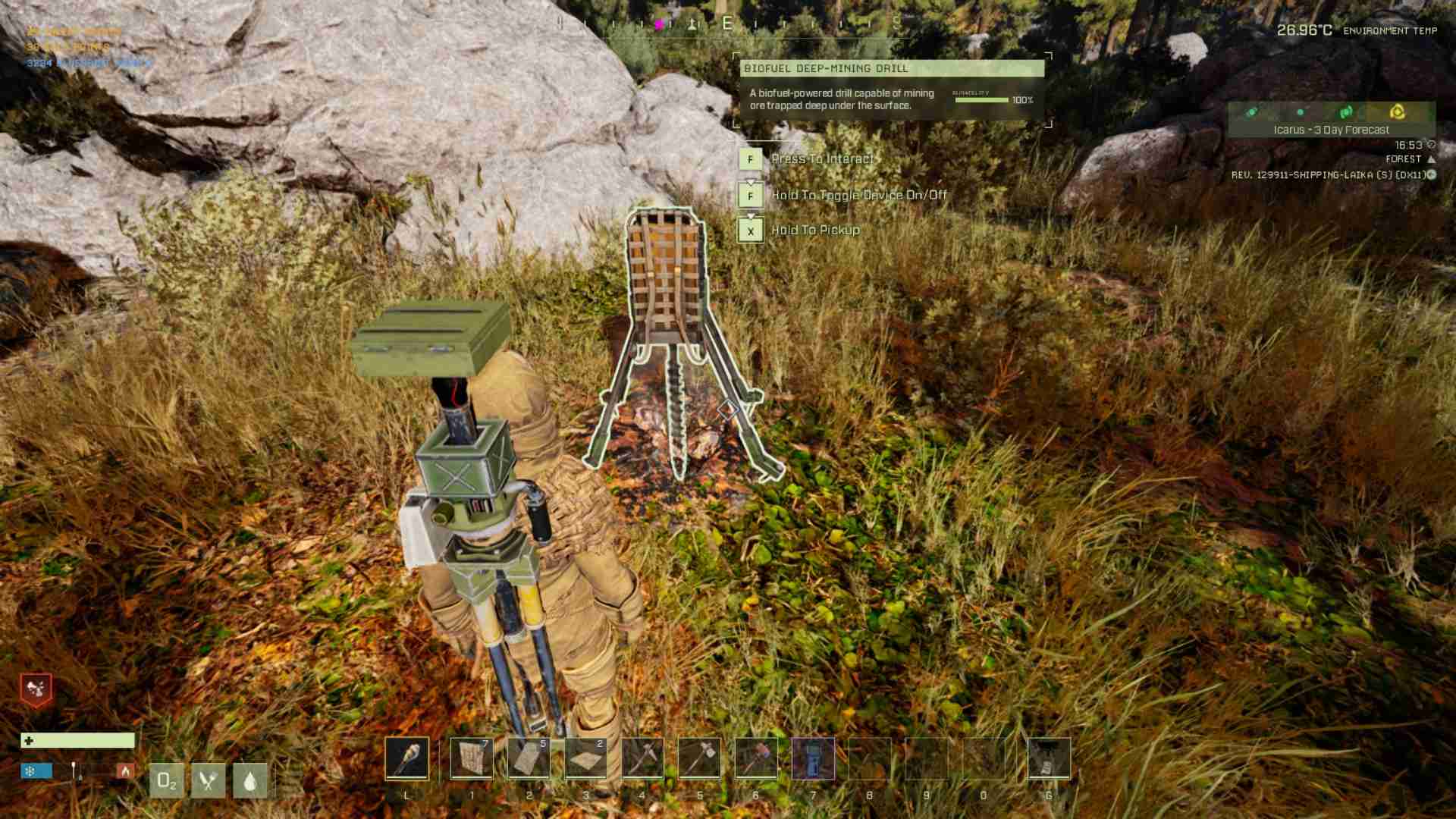Equip the axe from the hotbar

click(x=698, y=758)
